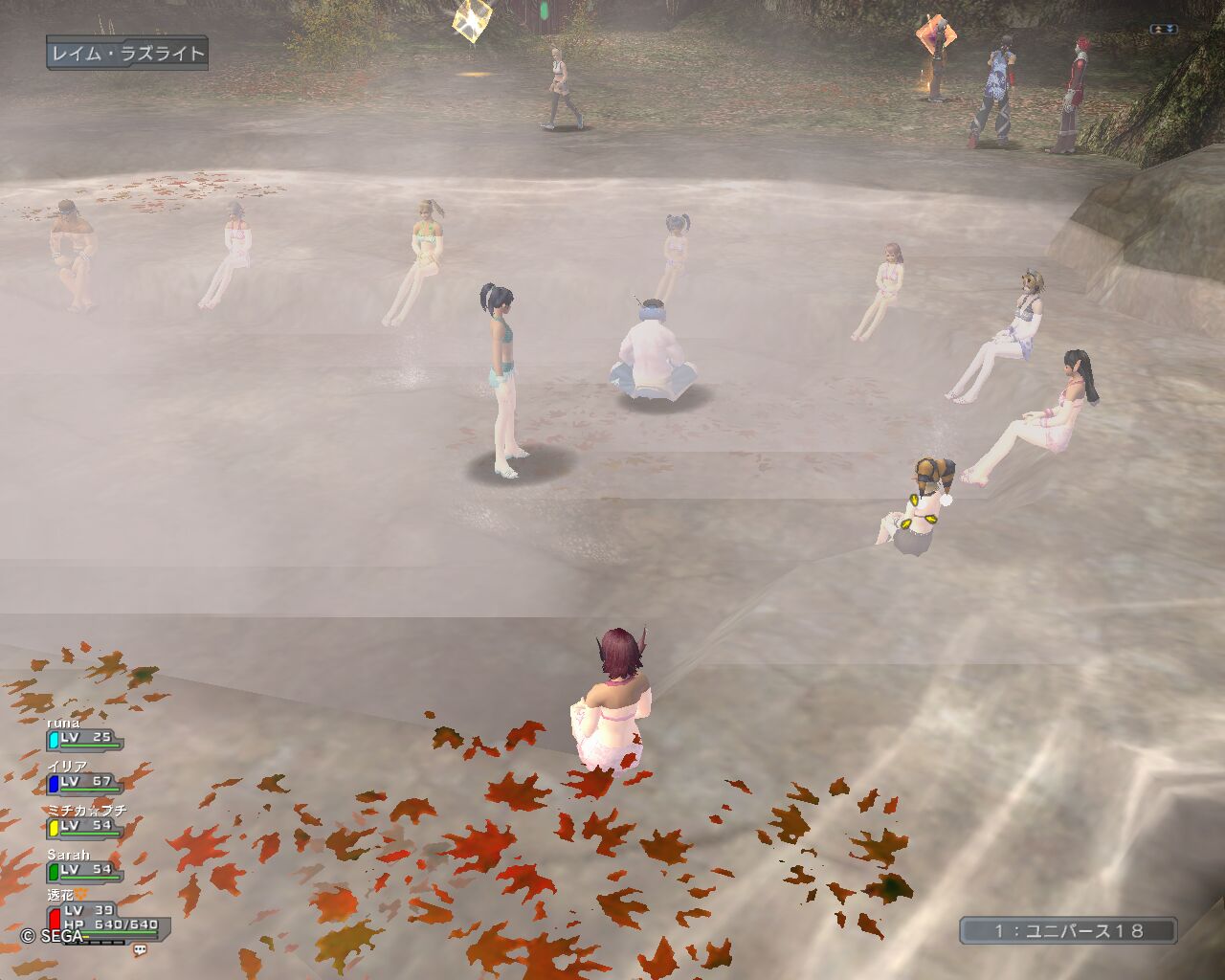Click the レイム・ラズライト location label
This screenshot has width=1225, height=980.
point(127,54)
